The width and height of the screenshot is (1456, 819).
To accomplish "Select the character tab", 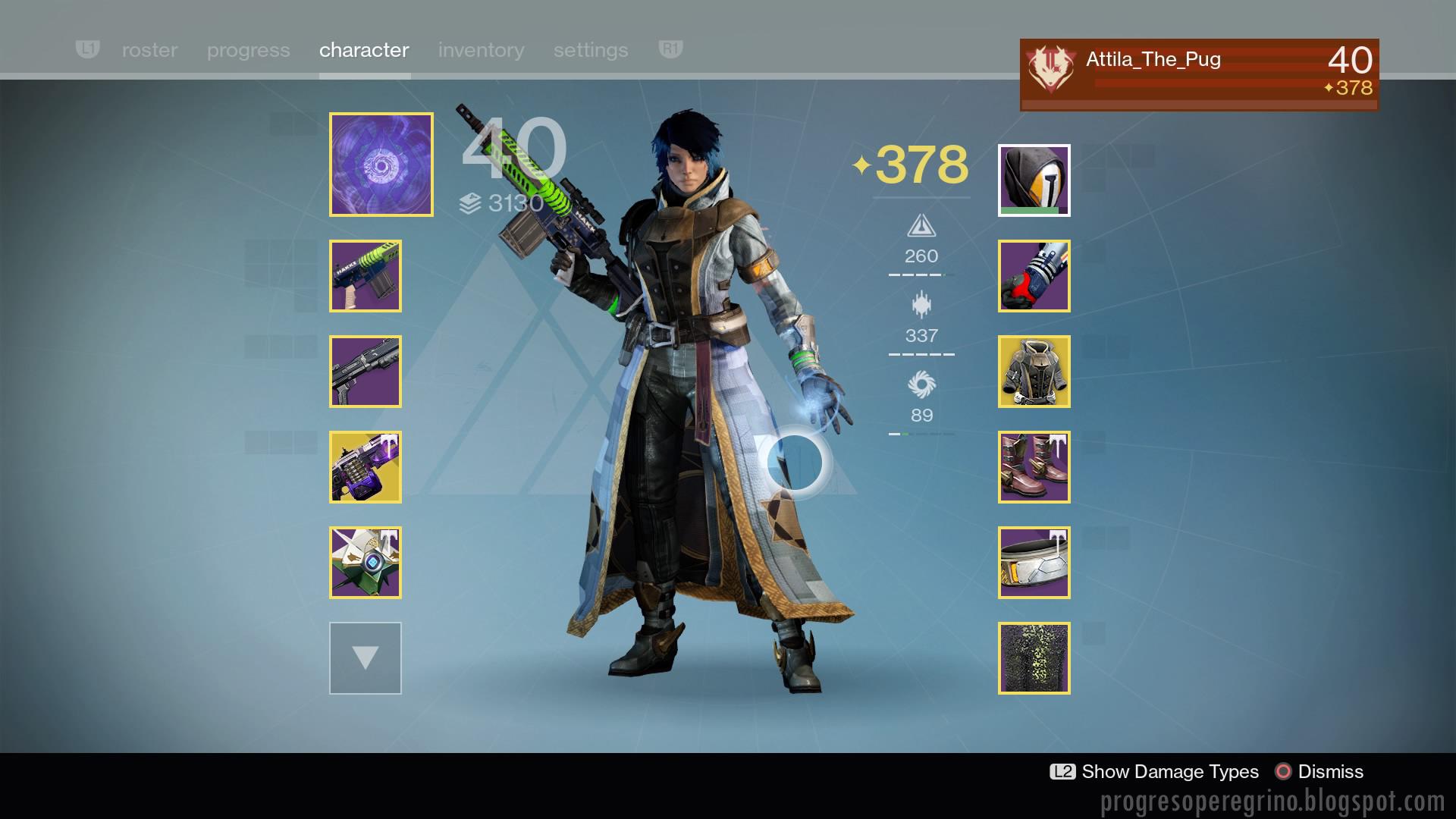I will pyautogui.click(x=364, y=50).
